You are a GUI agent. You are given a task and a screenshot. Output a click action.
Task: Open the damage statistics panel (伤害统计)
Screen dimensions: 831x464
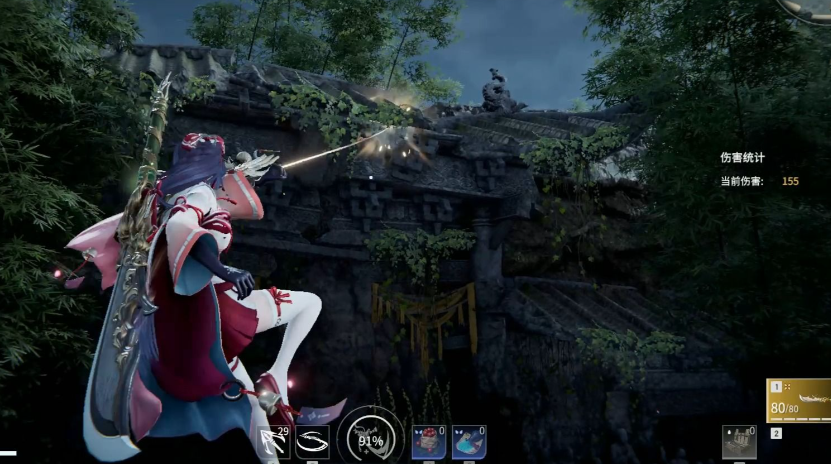click(742, 158)
